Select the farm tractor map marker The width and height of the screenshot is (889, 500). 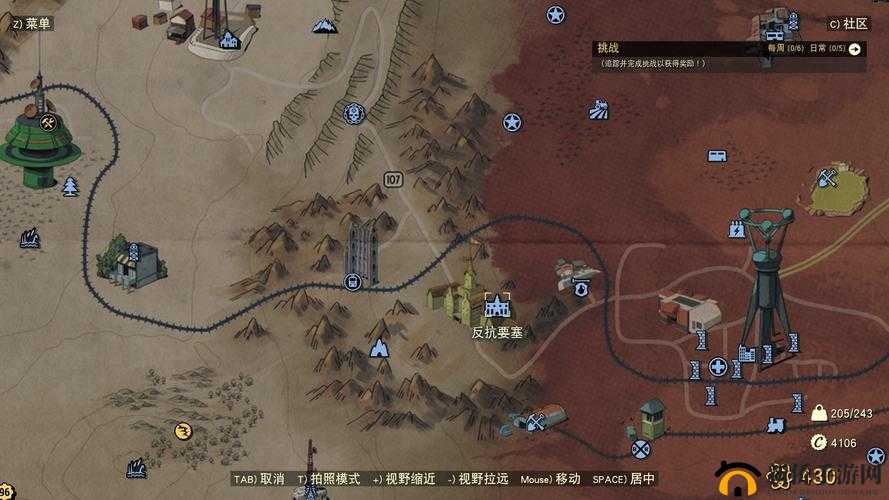click(600, 108)
